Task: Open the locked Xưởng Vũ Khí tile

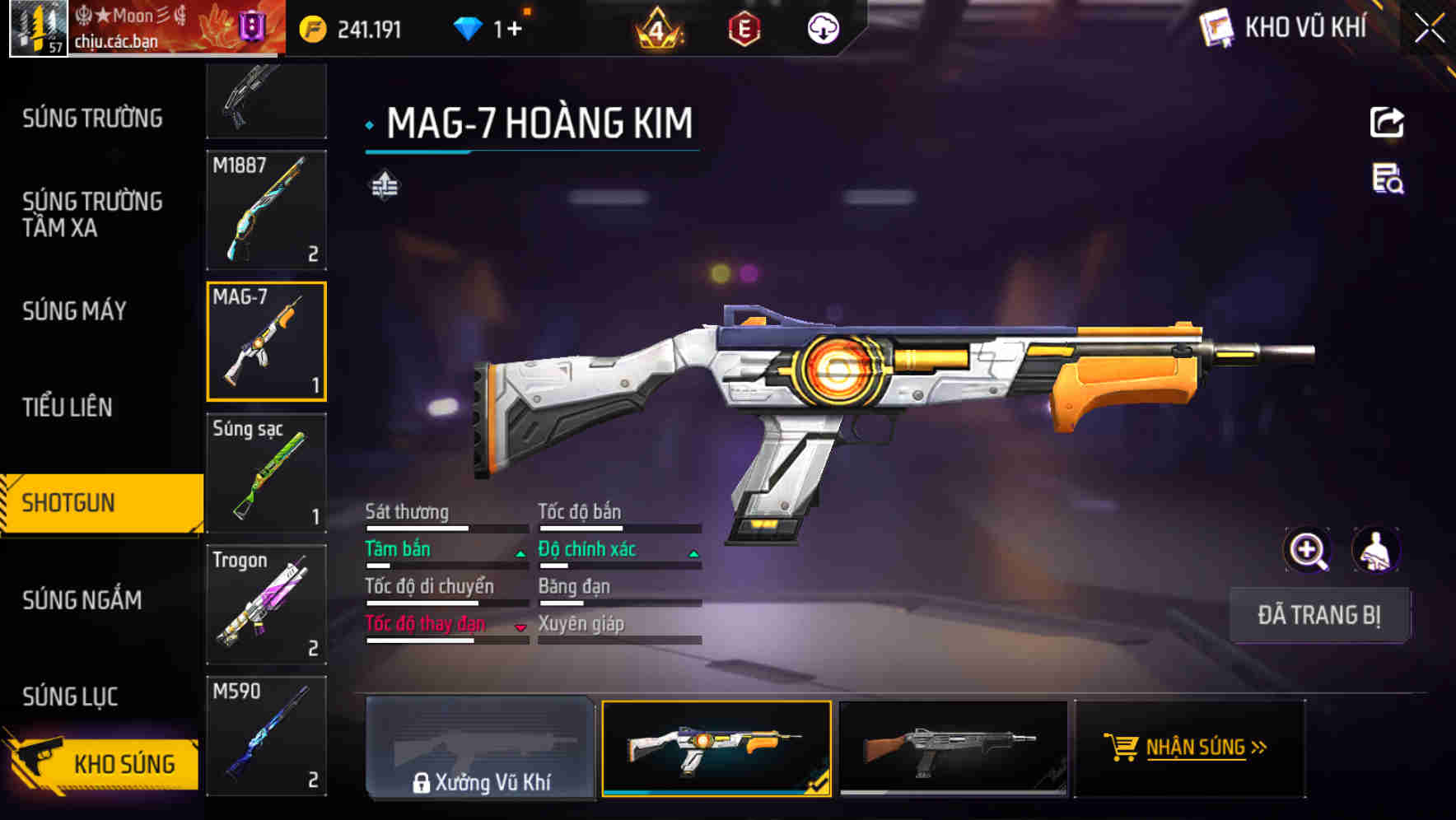Action: pyautogui.click(x=480, y=748)
